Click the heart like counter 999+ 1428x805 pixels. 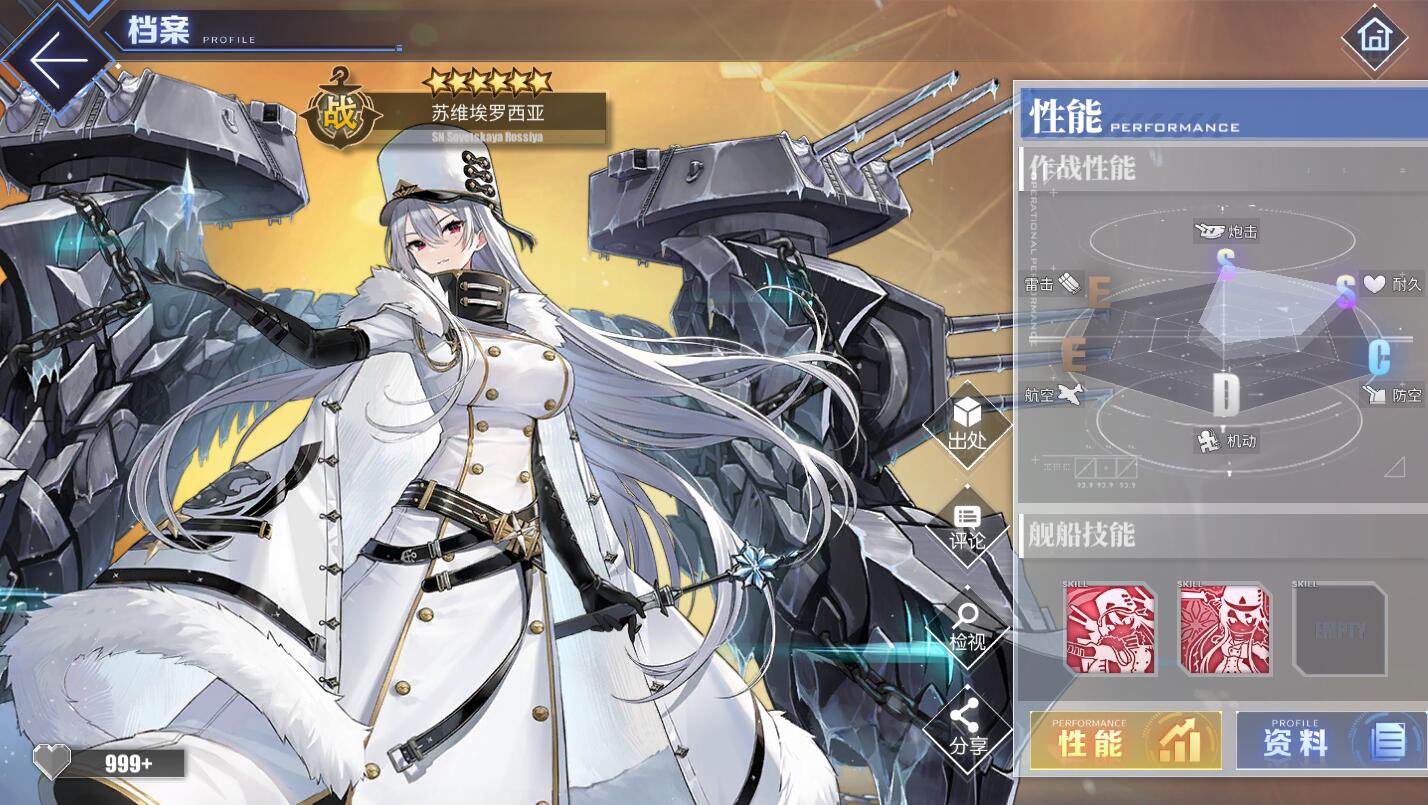(x=108, y=763)
